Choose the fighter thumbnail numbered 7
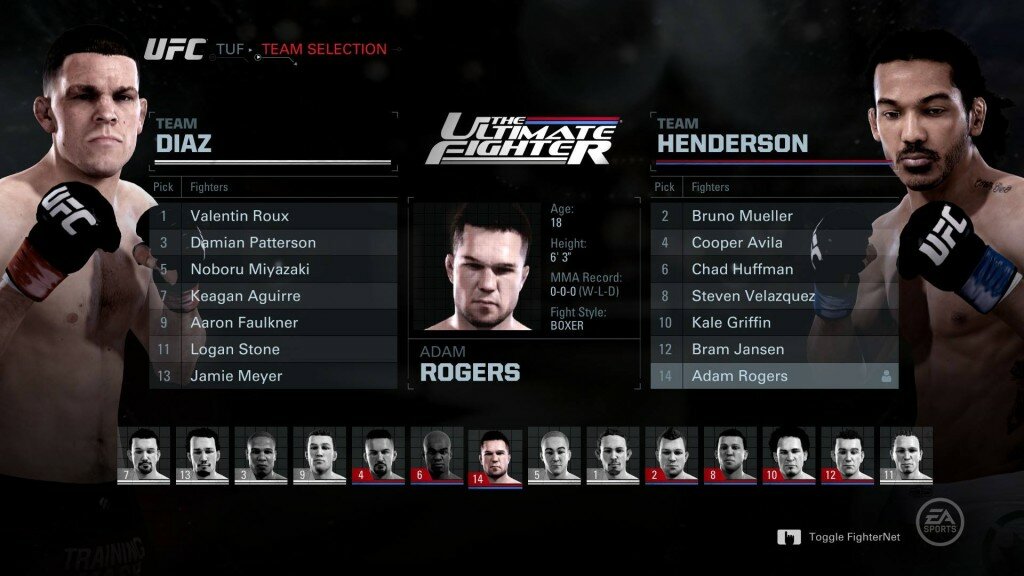The image size is (1024, 576). point(143,455)
